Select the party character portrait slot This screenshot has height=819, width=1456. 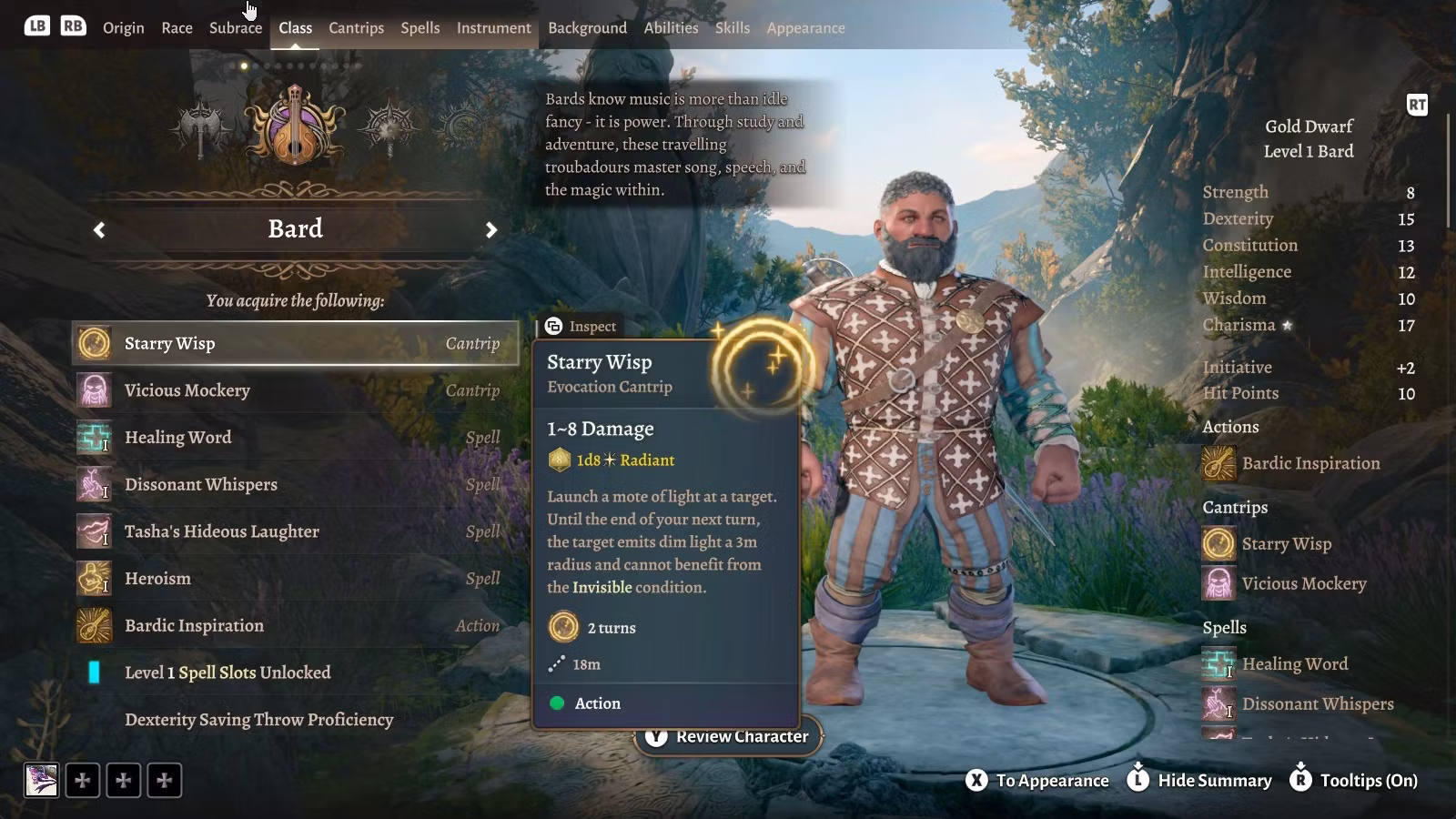(x=41, y=780)
